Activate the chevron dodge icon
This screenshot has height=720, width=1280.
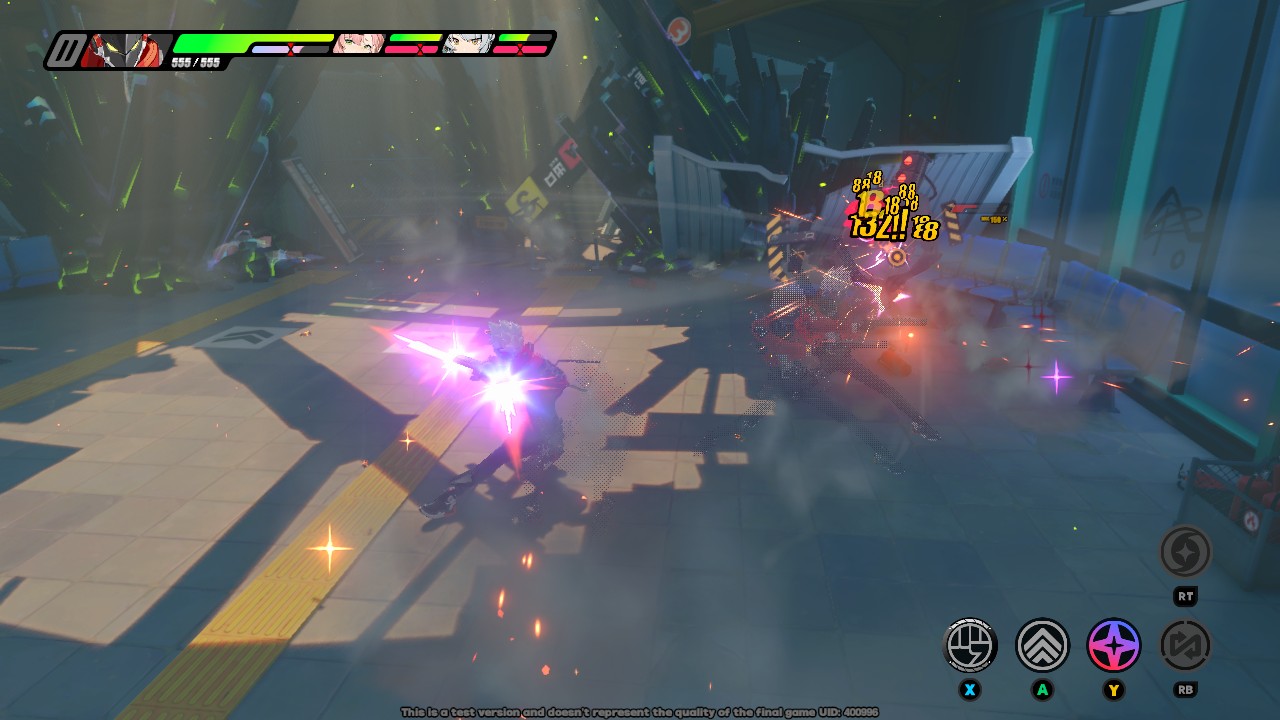click(1042, 645)
